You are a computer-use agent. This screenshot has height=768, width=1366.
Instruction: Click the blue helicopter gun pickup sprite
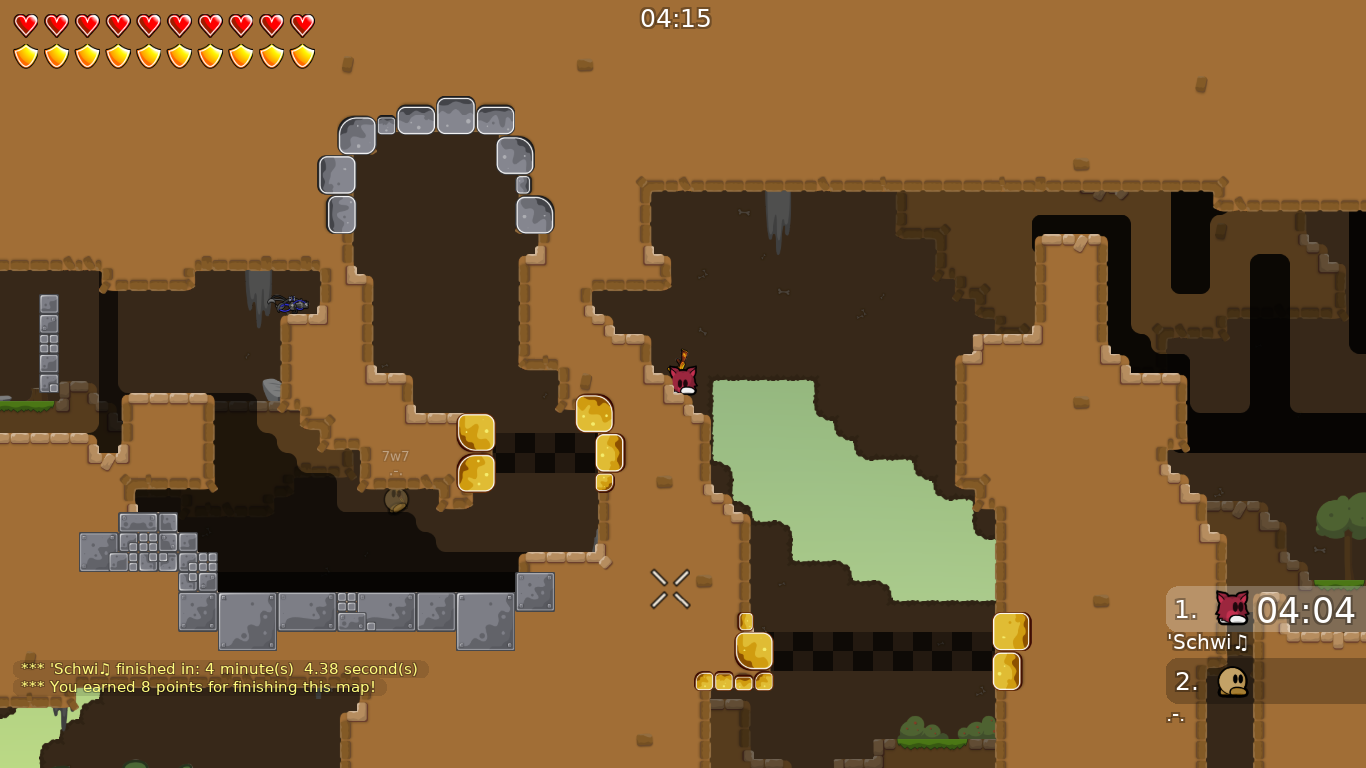coord(290,303)
